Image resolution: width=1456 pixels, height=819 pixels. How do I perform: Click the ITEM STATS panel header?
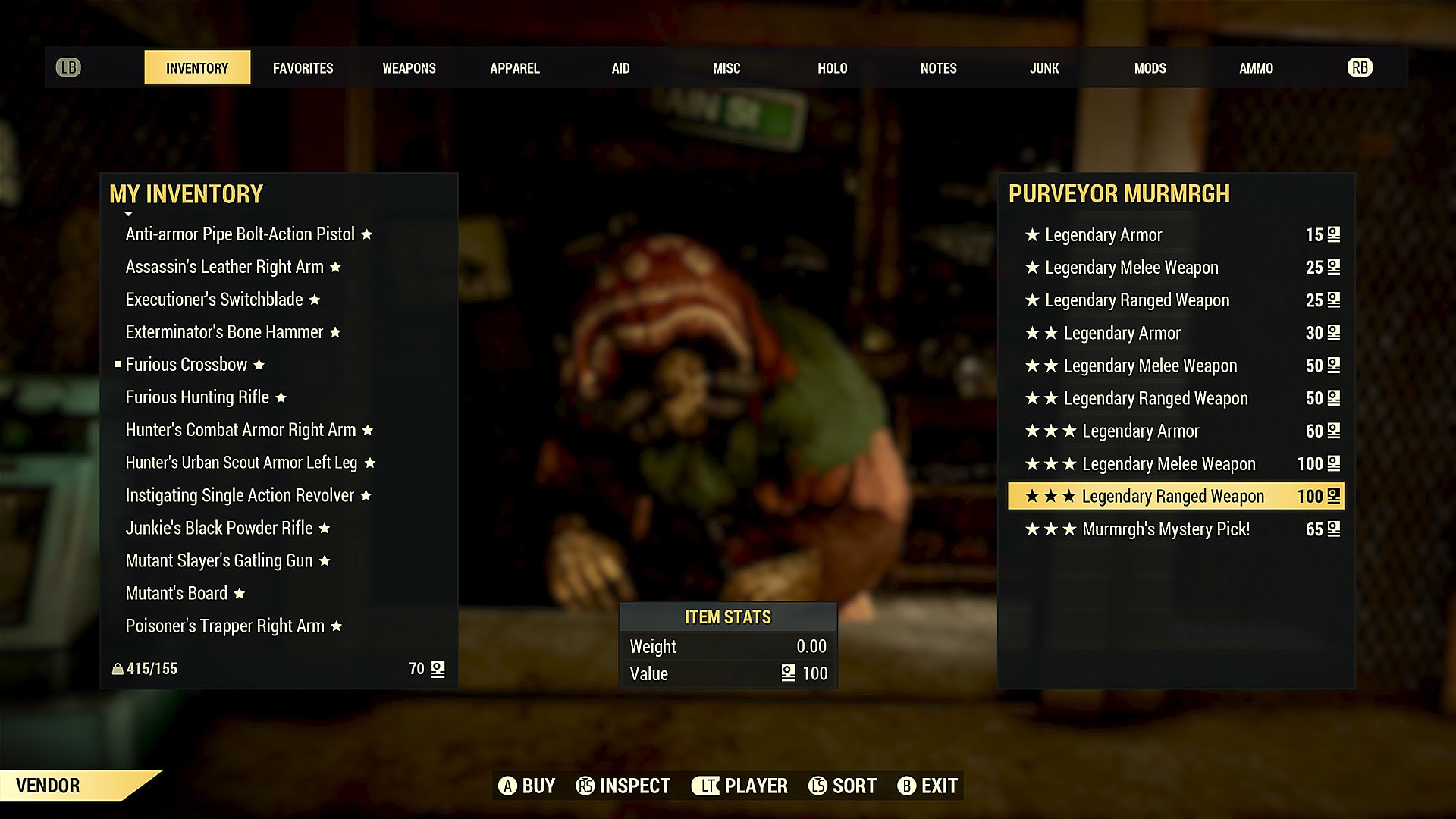[727, 617]
